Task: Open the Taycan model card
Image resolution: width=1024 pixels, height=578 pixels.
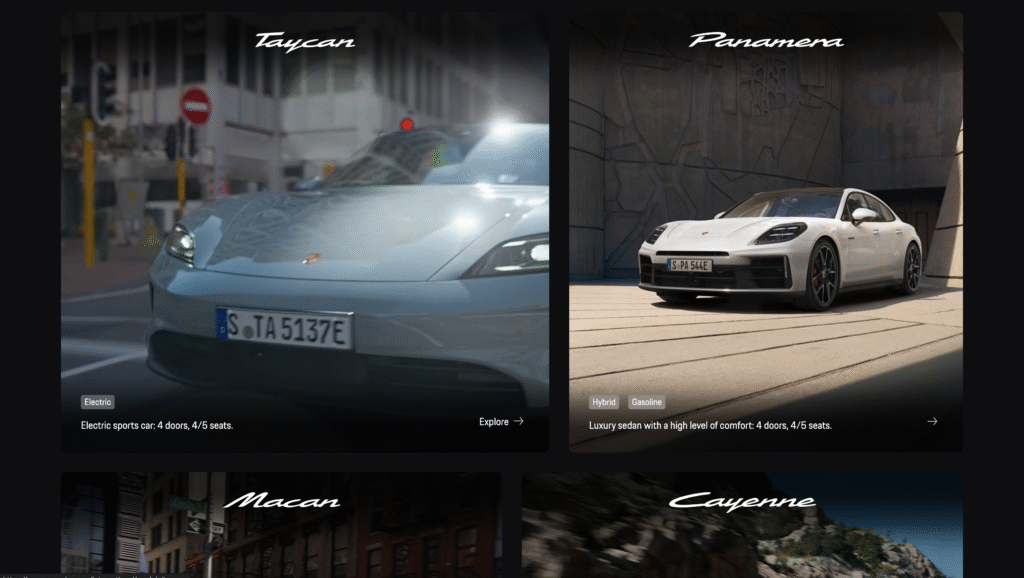Action: [304, 230]
